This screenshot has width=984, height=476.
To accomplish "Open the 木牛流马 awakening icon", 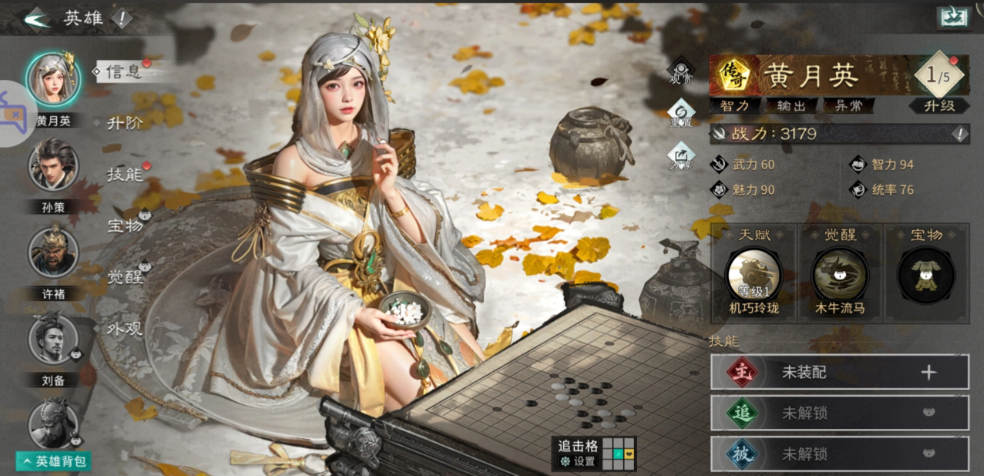I will pyautogui.click(x=840, y=275).
